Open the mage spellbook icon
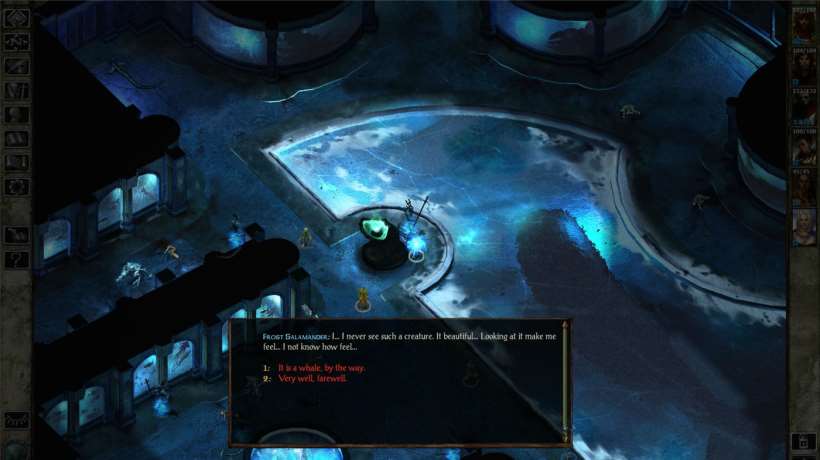 tap(16, 138)
